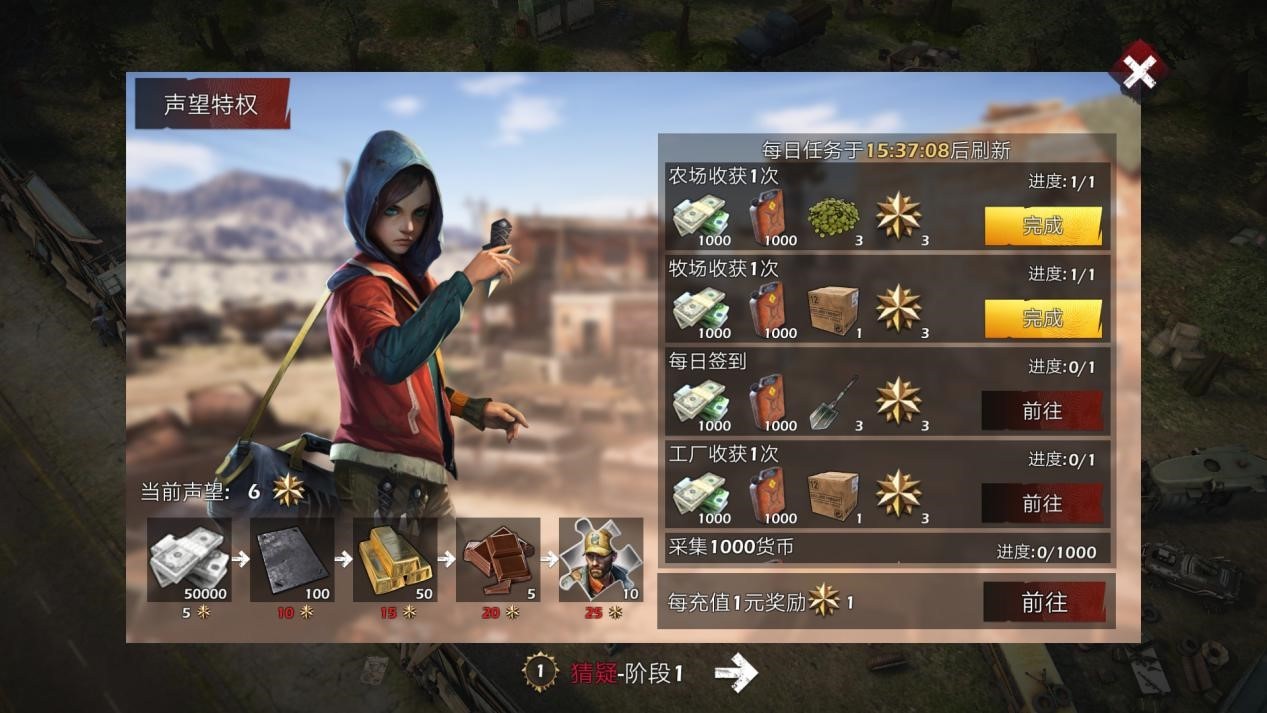Select the steel plate reputation reward
The height and width of the screenshot is (713, 1267).
(292, 559)
